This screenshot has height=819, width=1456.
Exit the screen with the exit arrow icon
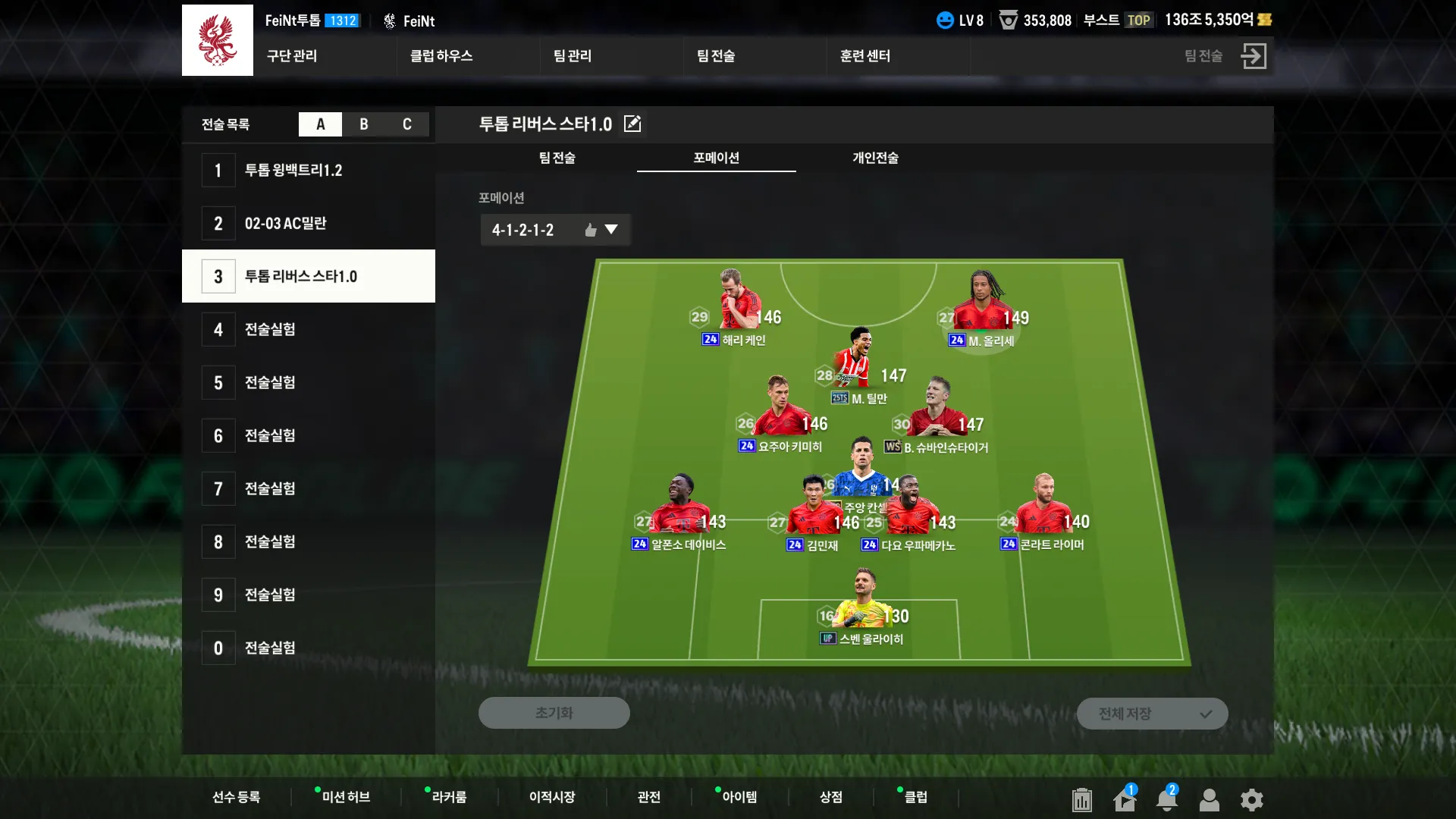click(x=1254, y=56)
